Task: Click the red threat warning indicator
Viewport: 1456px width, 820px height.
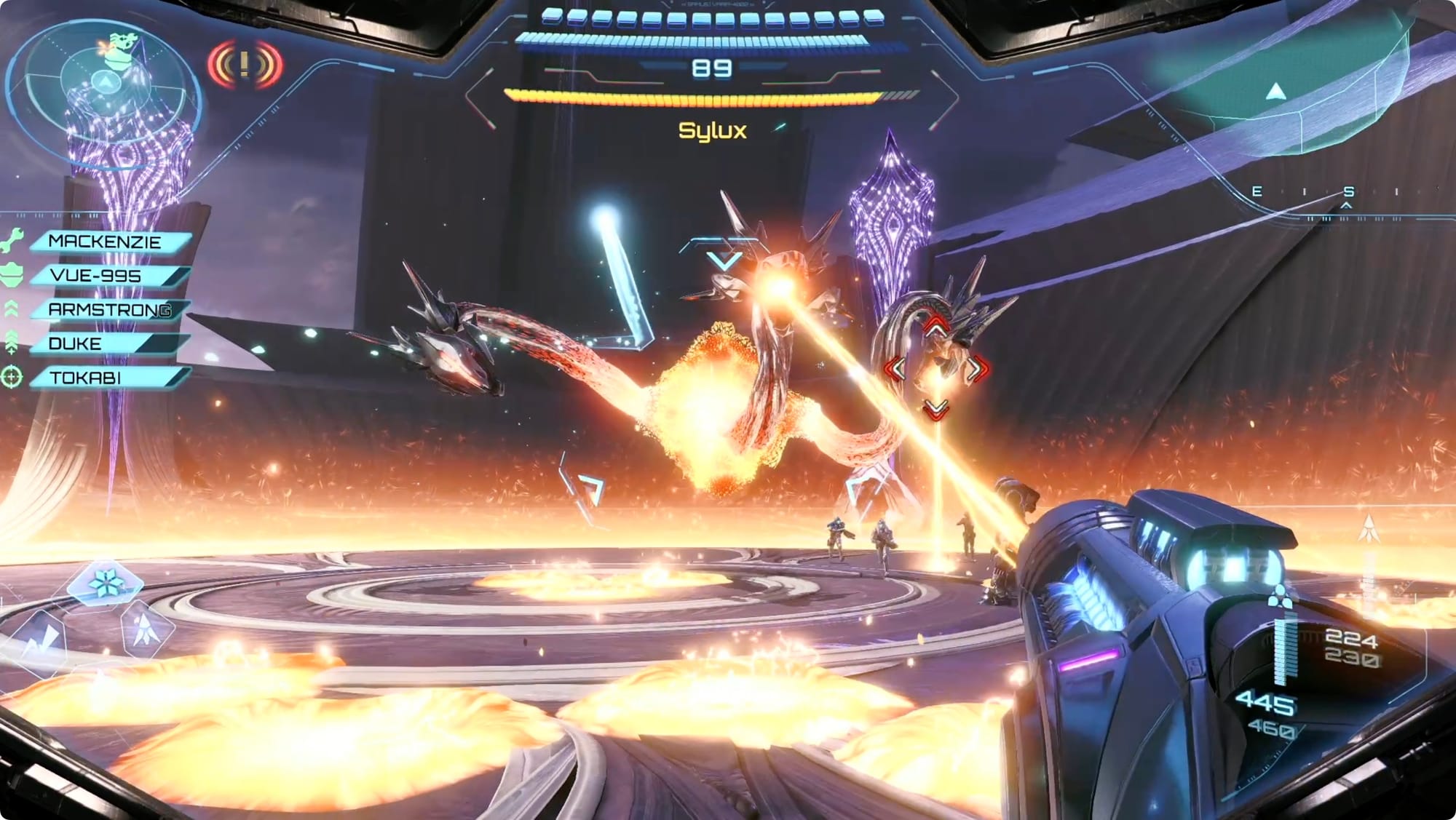Action: pyautogui.click(x=245, y=65)
